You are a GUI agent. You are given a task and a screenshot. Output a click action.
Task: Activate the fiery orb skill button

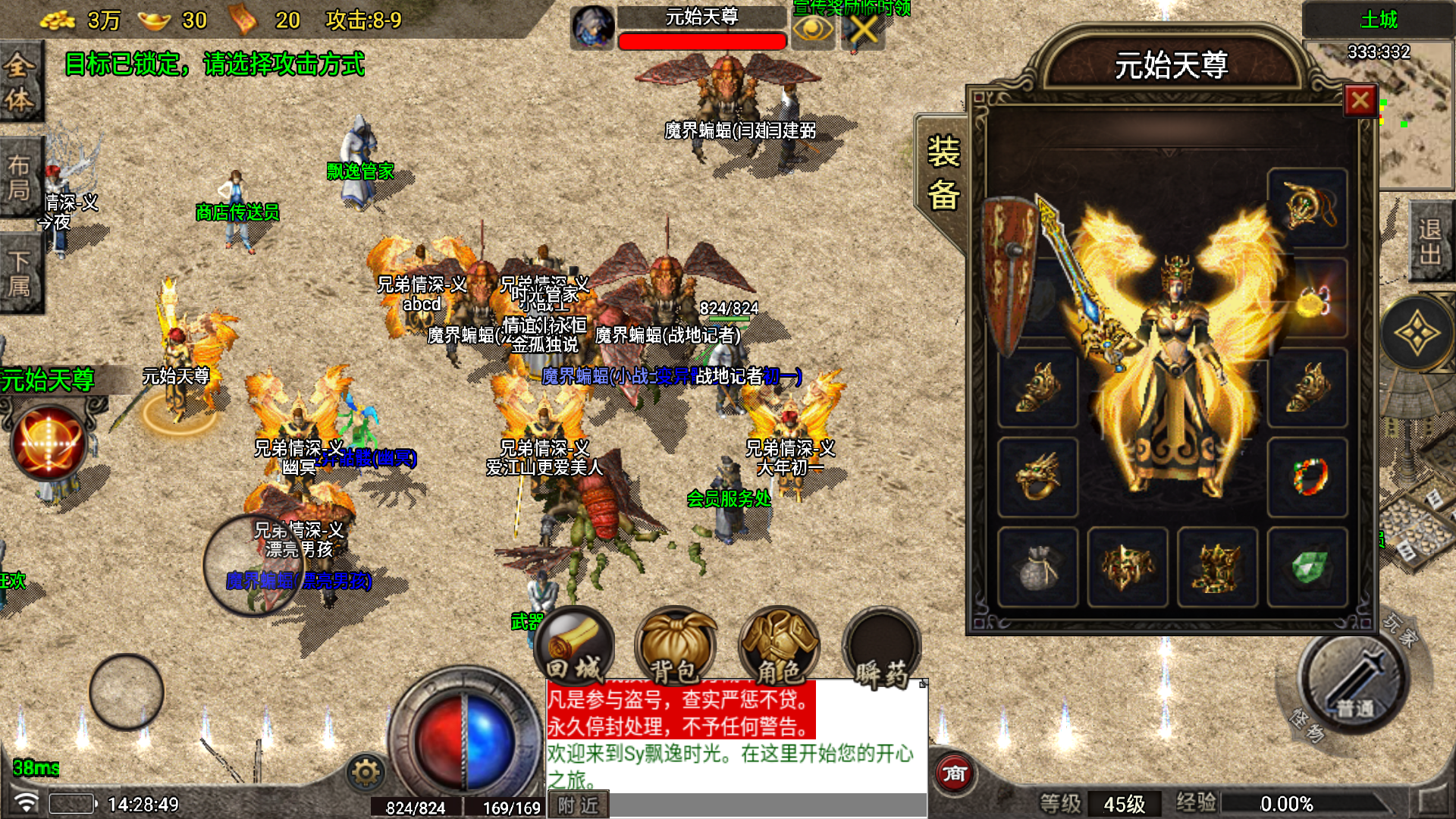(x=48, y=443)
